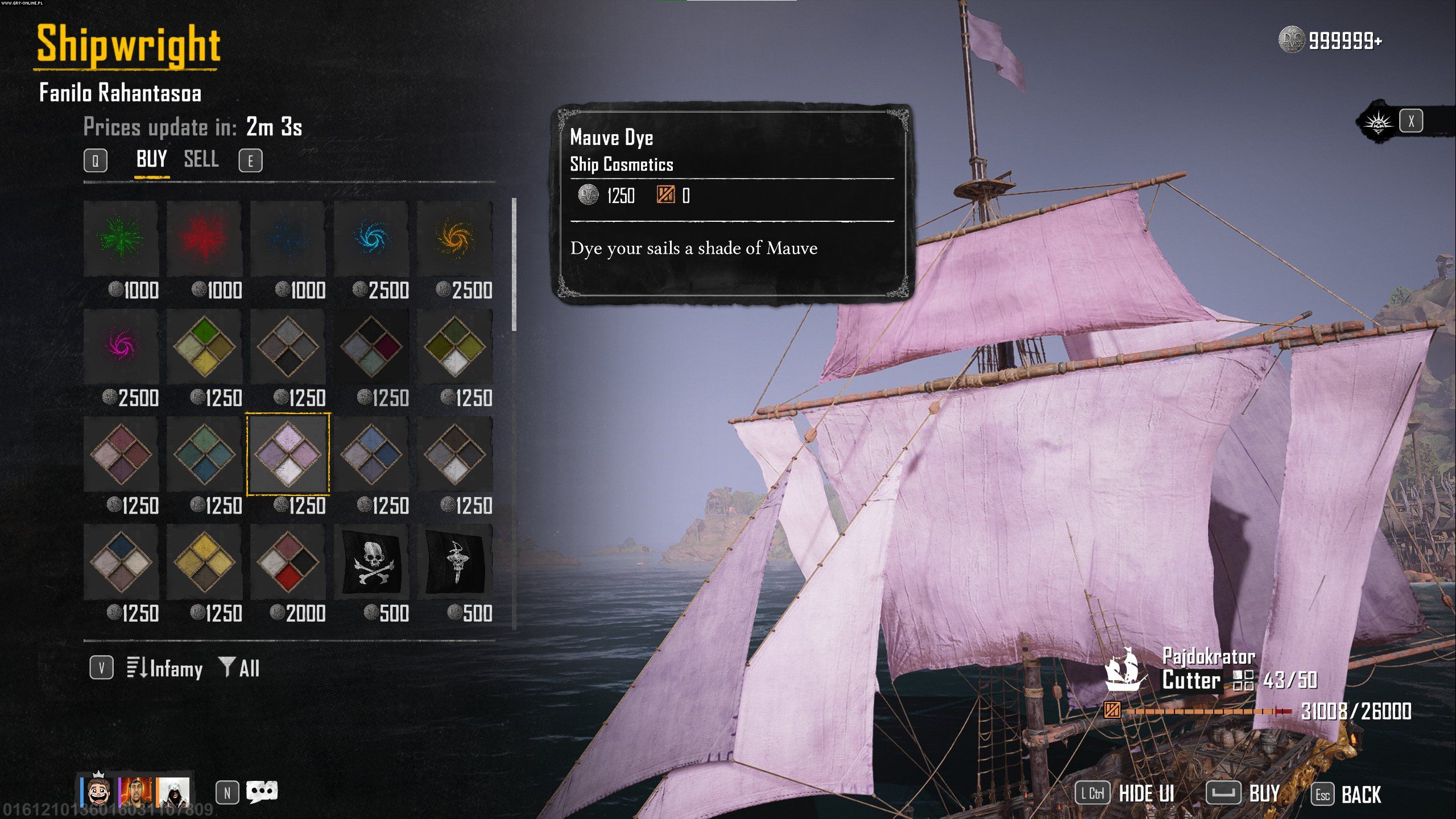Image resolution: width=1456 pixels, height=819 pixels.
Task: Select the crowned player avatar
Action: click(98, 791)
